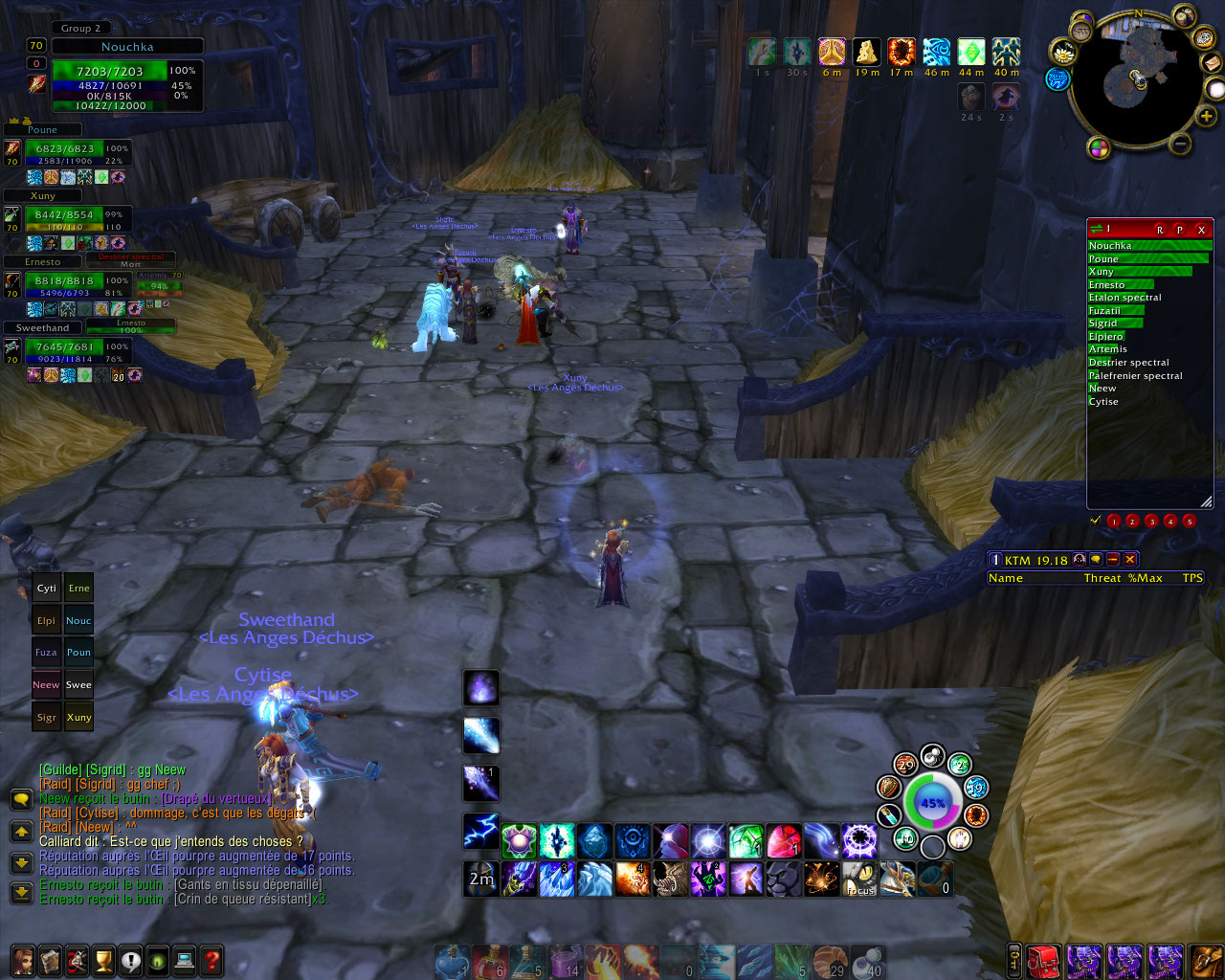Close the damage meter with its X button

[x=1201, y=230]
